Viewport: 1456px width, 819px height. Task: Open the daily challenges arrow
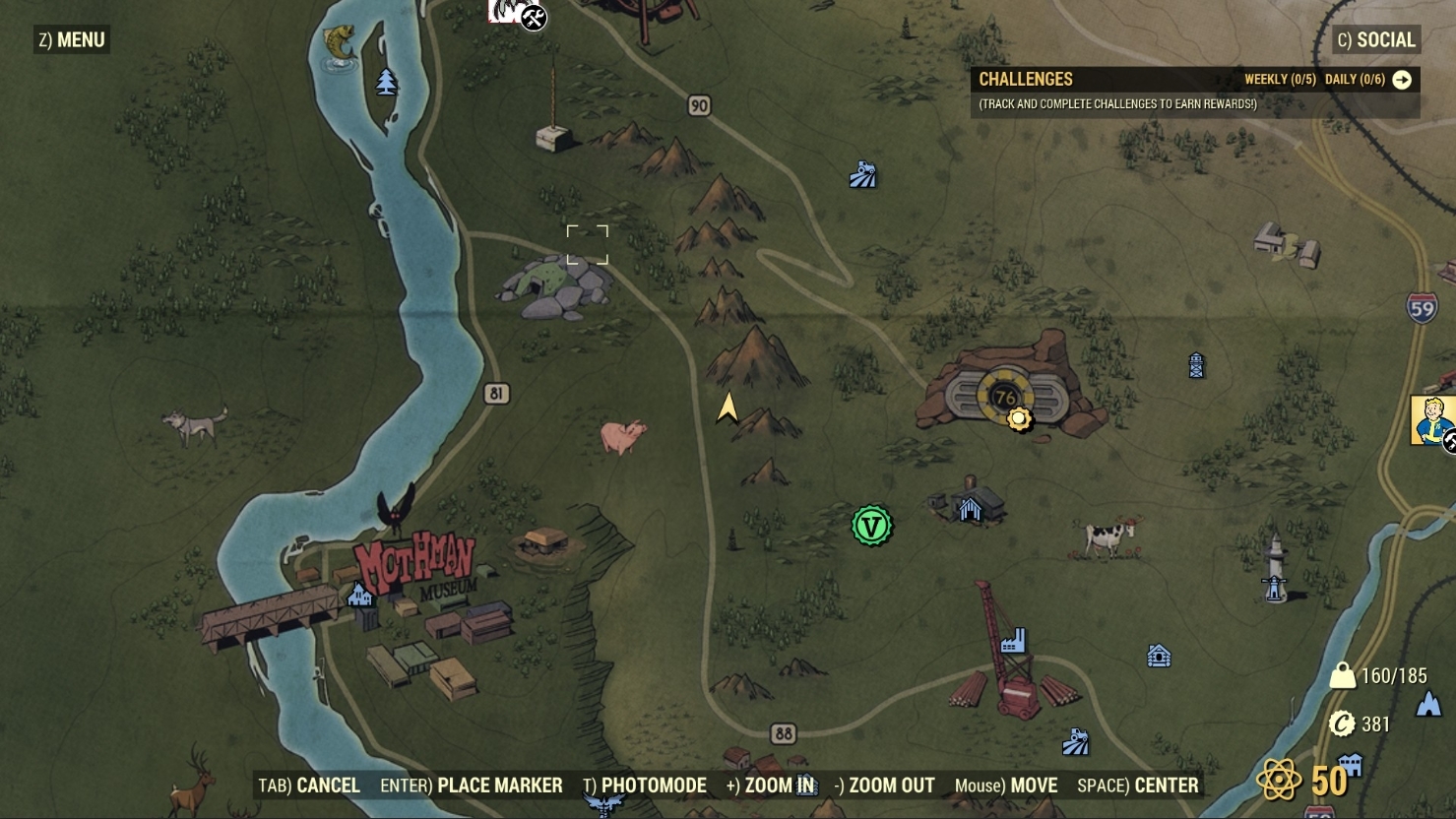[x=1404, y=80]
